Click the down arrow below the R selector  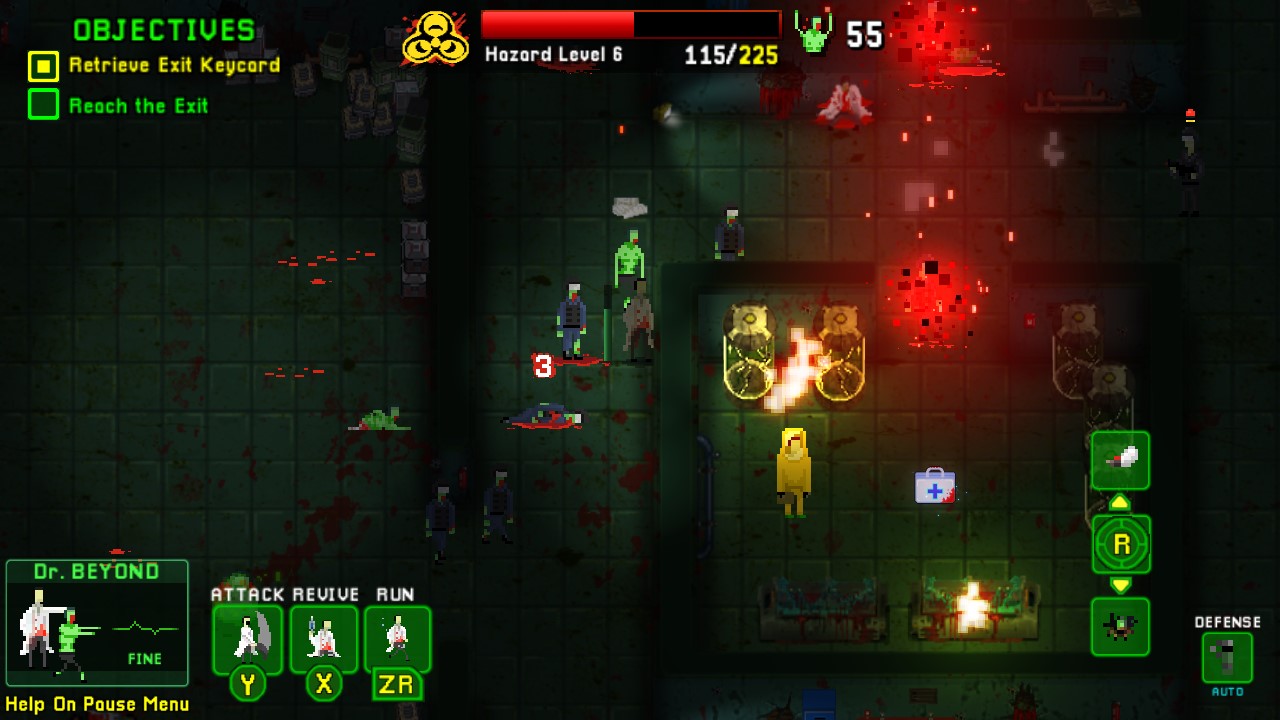tap(1120, 586)
